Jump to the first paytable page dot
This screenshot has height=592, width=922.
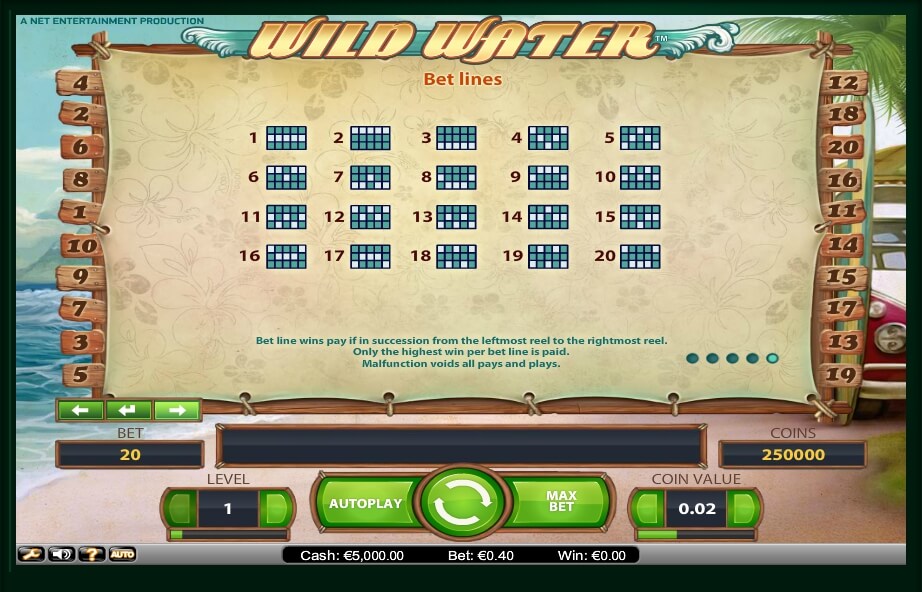click(691, 358)
